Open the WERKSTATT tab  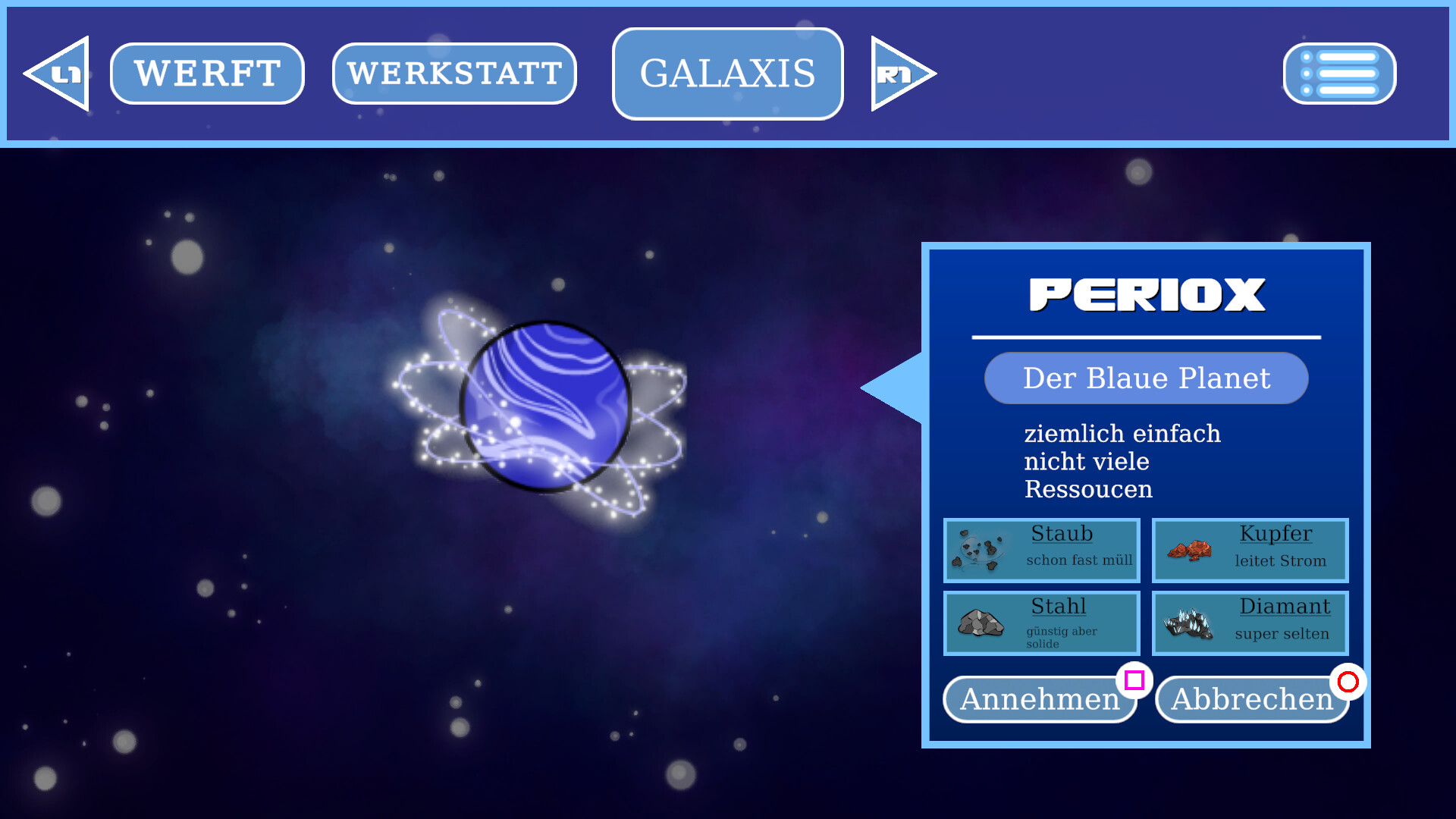click(453, 73)
